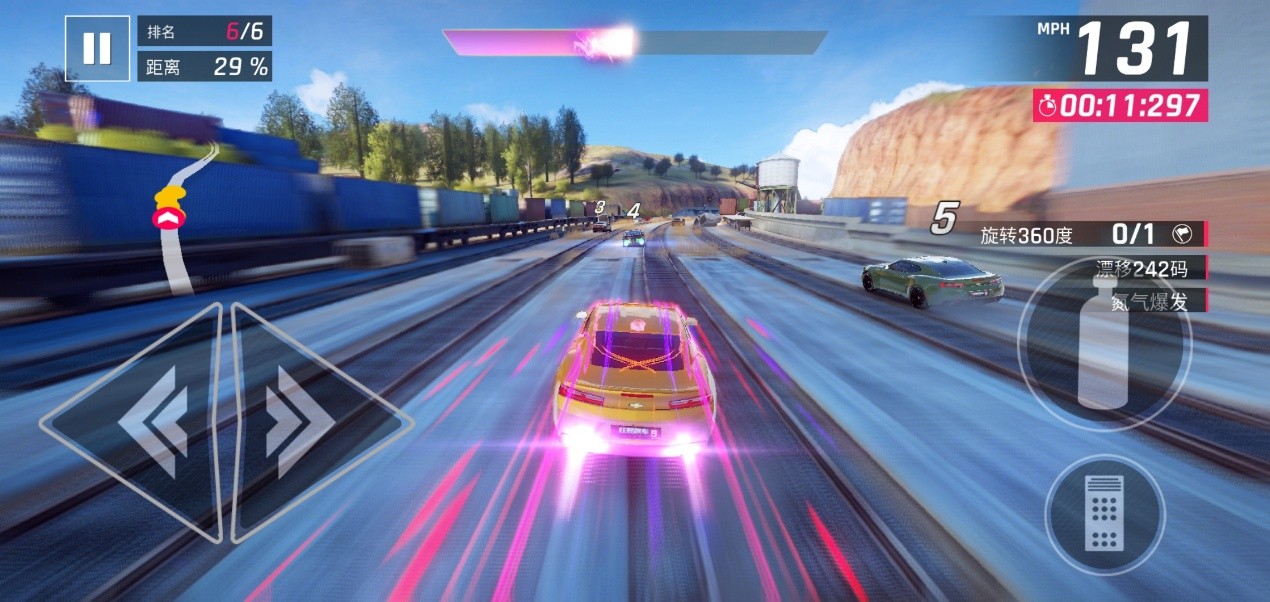Activate the nitro bottle boost
Image resolution: width=1270 pixels, height=602 pixels.
tap(1103, 343)
